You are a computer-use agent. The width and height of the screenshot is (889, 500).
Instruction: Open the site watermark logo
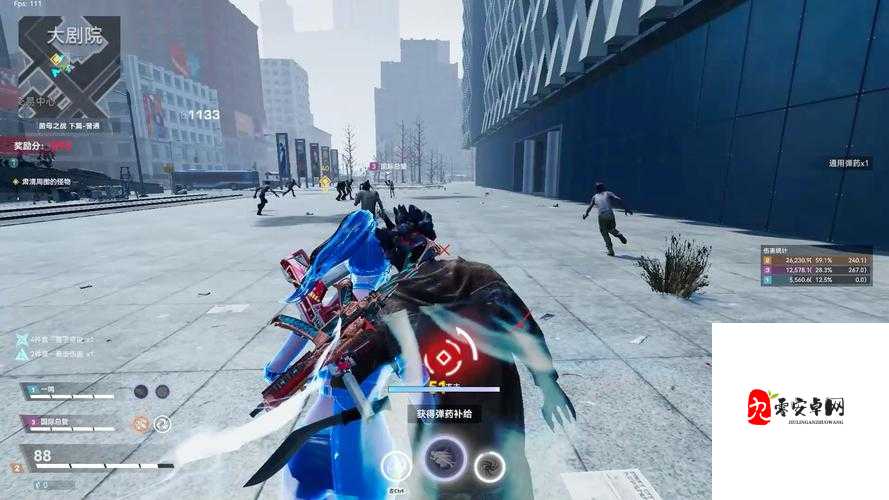[x=797, y=407]
